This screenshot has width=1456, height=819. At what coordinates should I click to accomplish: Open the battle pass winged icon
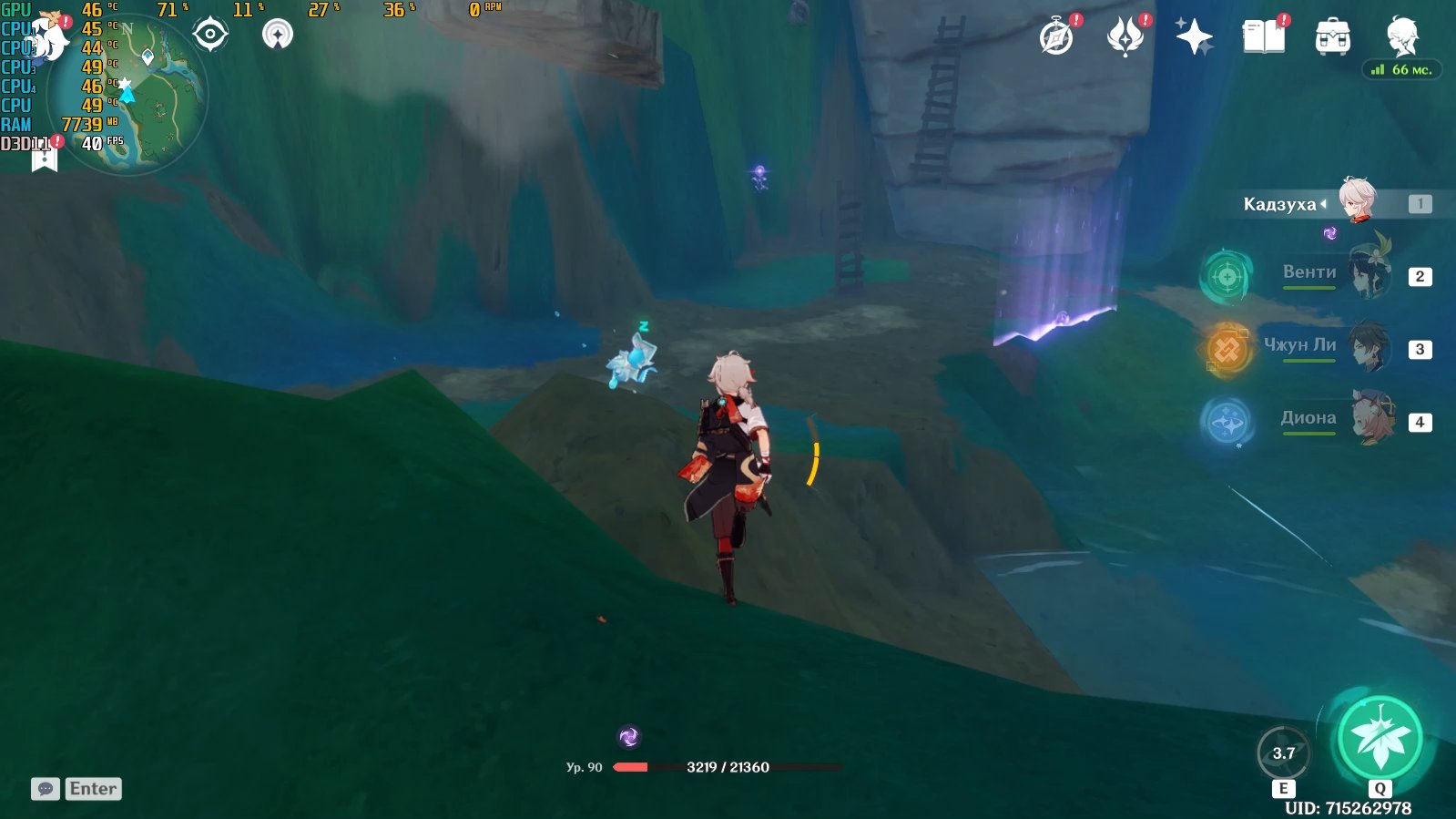pos(1125,38)
